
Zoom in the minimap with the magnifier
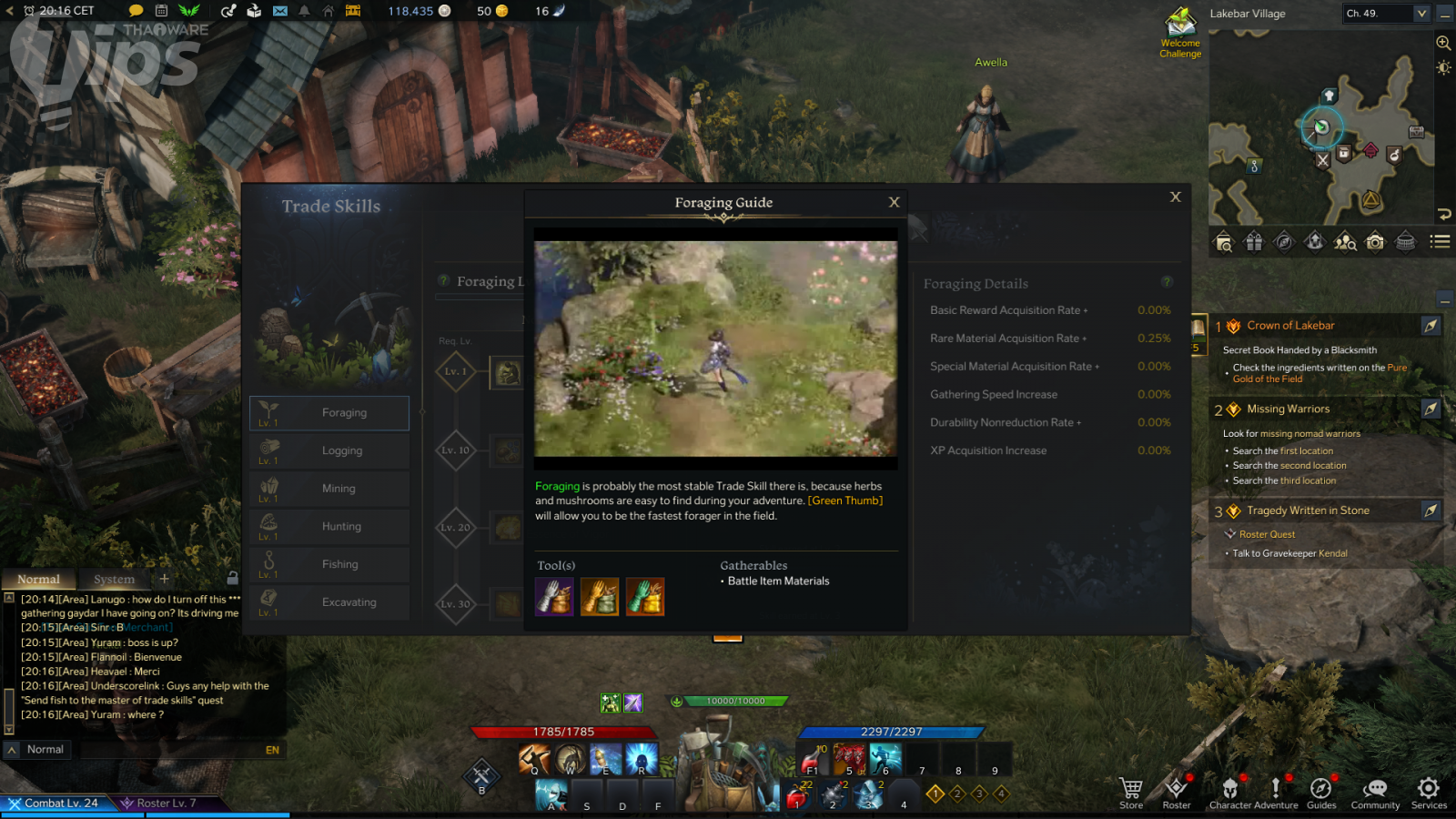coord(1443,43)
